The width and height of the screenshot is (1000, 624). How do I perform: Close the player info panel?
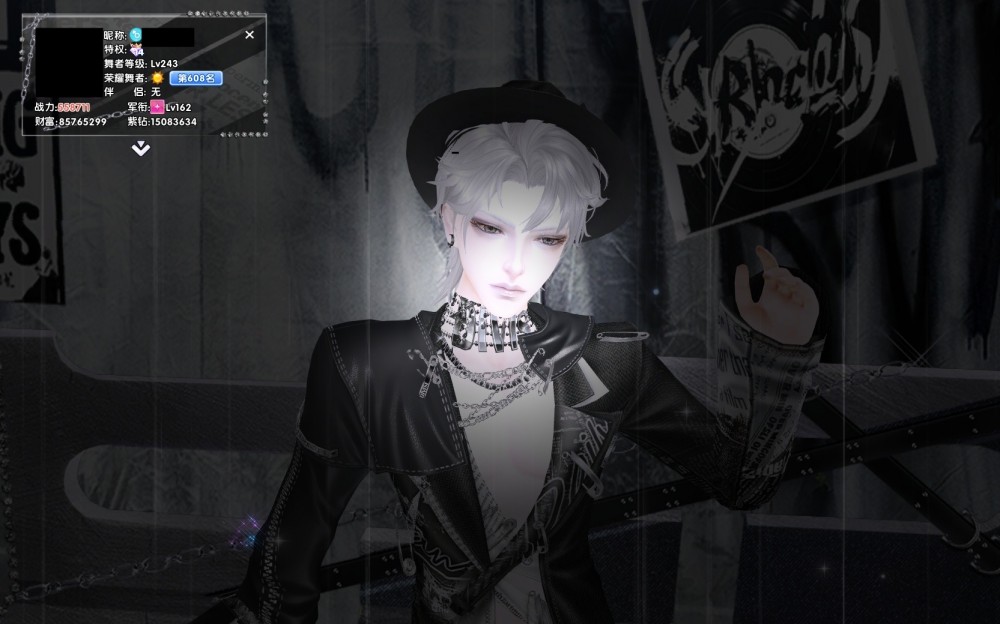[x=250, y=35]
